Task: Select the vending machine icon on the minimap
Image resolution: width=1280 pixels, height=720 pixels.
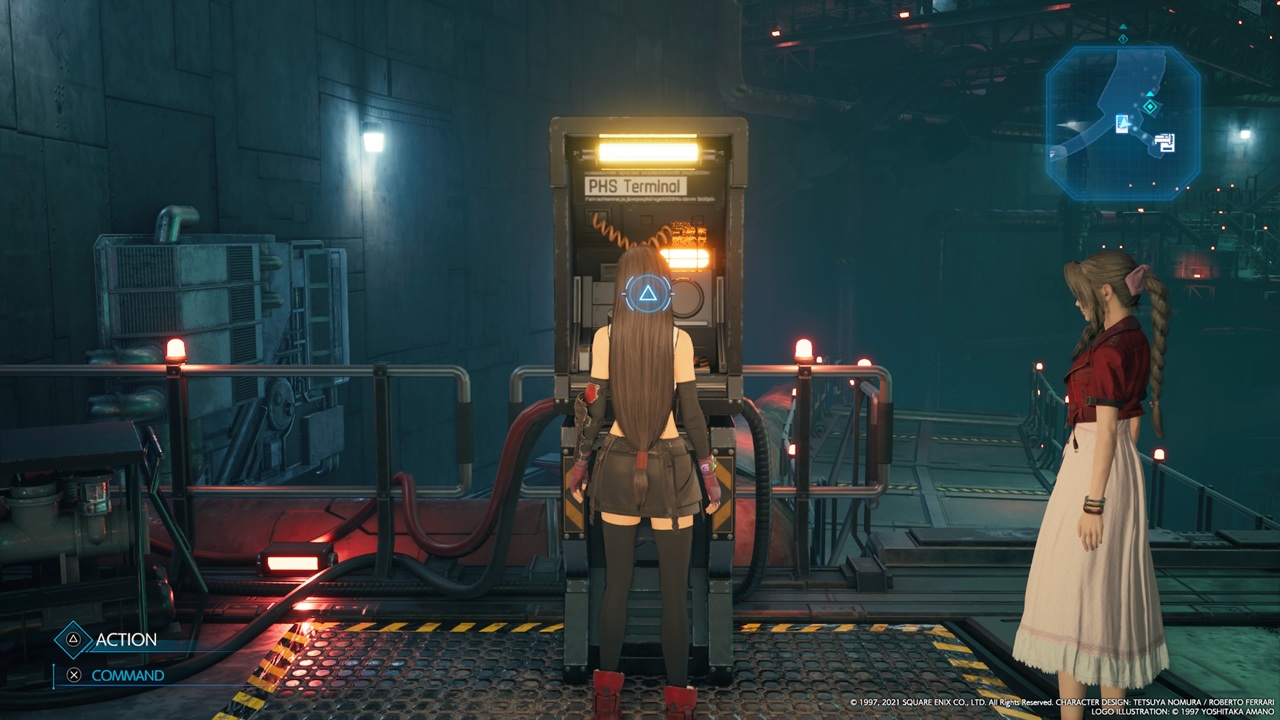Action: [1122, 124]
